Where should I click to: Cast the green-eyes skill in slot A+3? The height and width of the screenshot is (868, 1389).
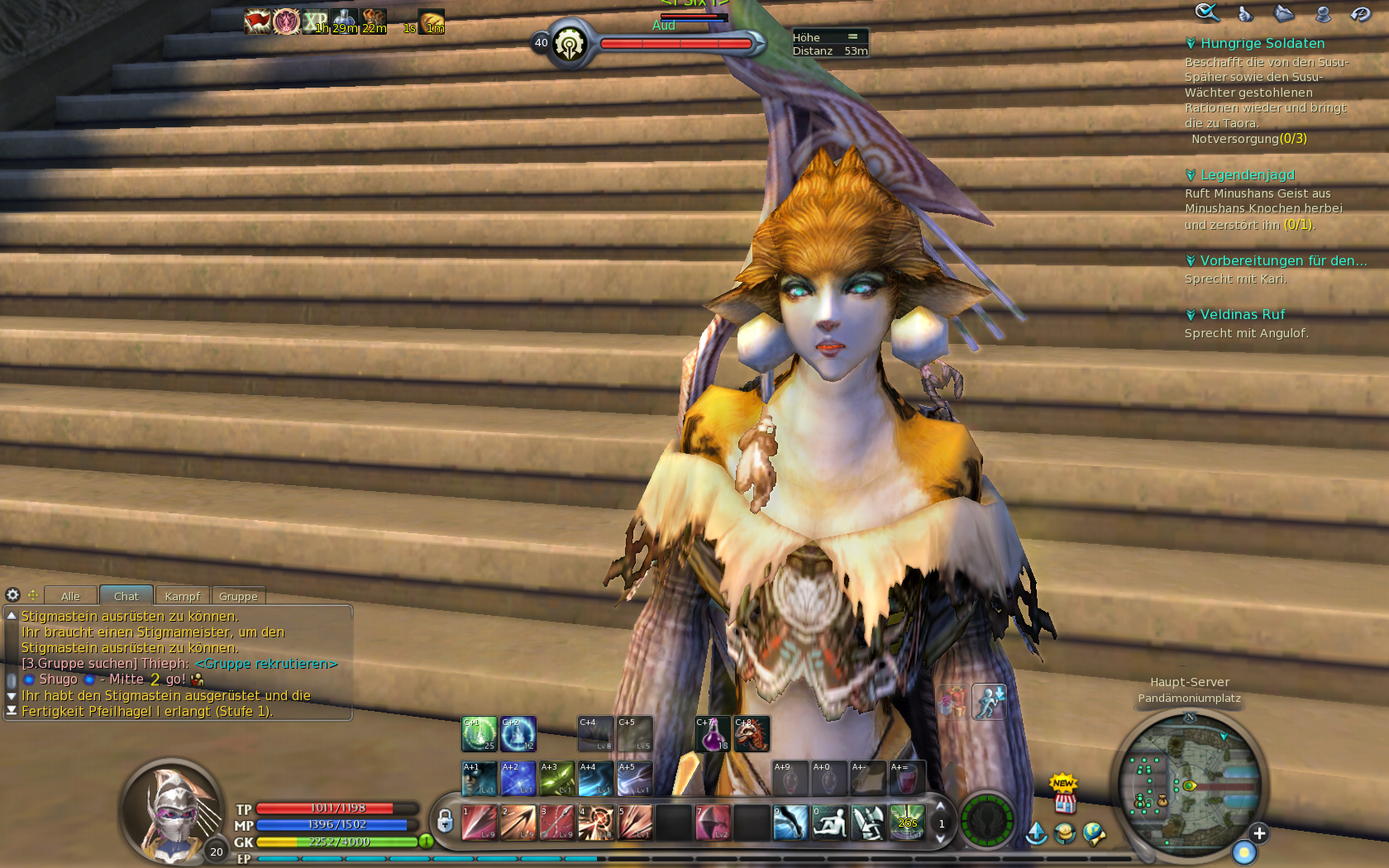[556, 779]
